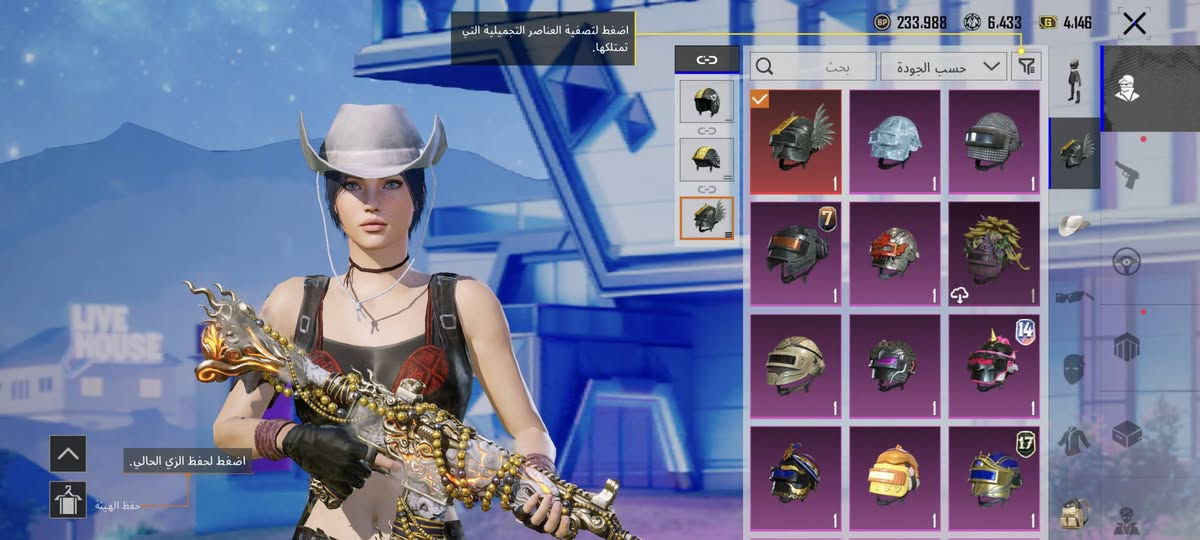The width and height of the screenshot is (1200, 540).
Task: Select the red and silver samurai helmet
Action: (x=895, y=253)
